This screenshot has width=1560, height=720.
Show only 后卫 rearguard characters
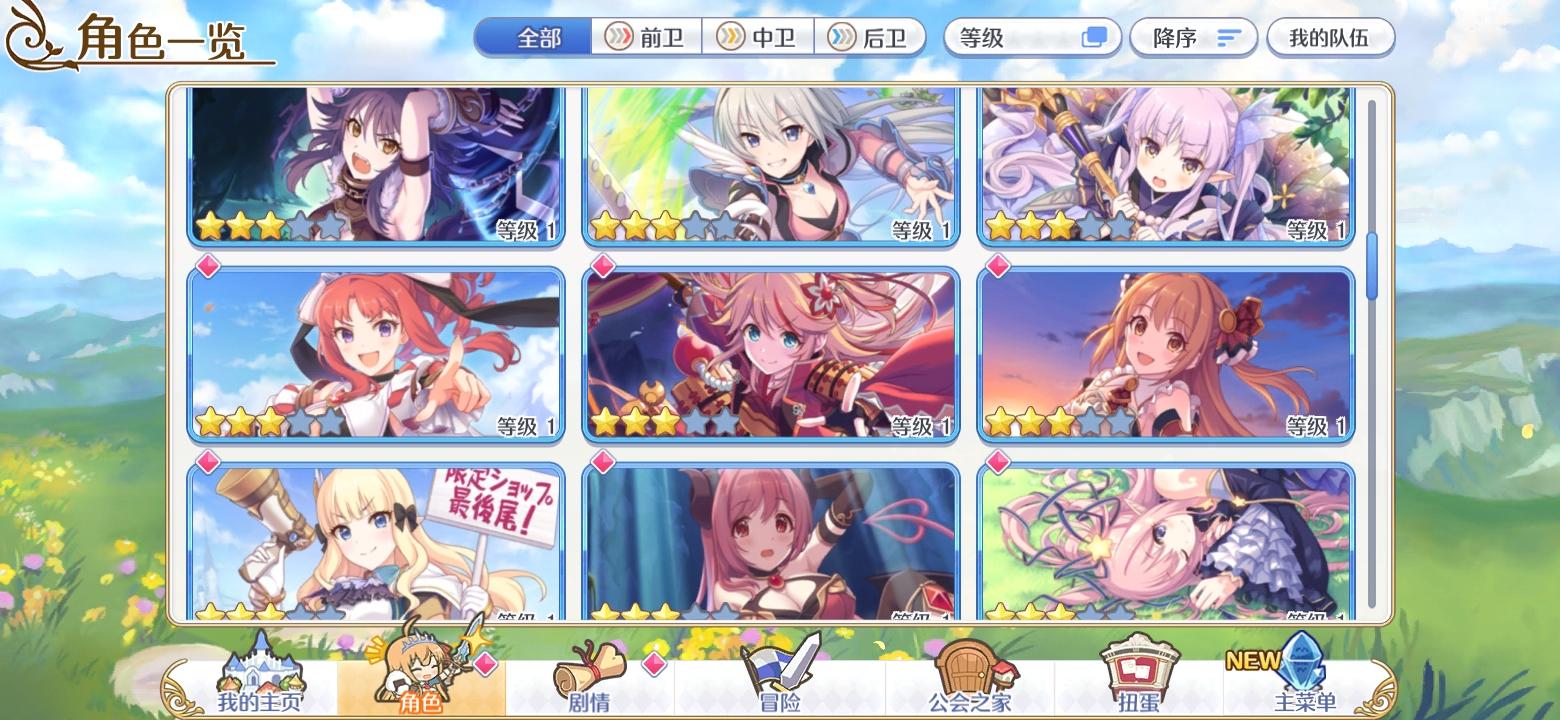click(872, 36)
